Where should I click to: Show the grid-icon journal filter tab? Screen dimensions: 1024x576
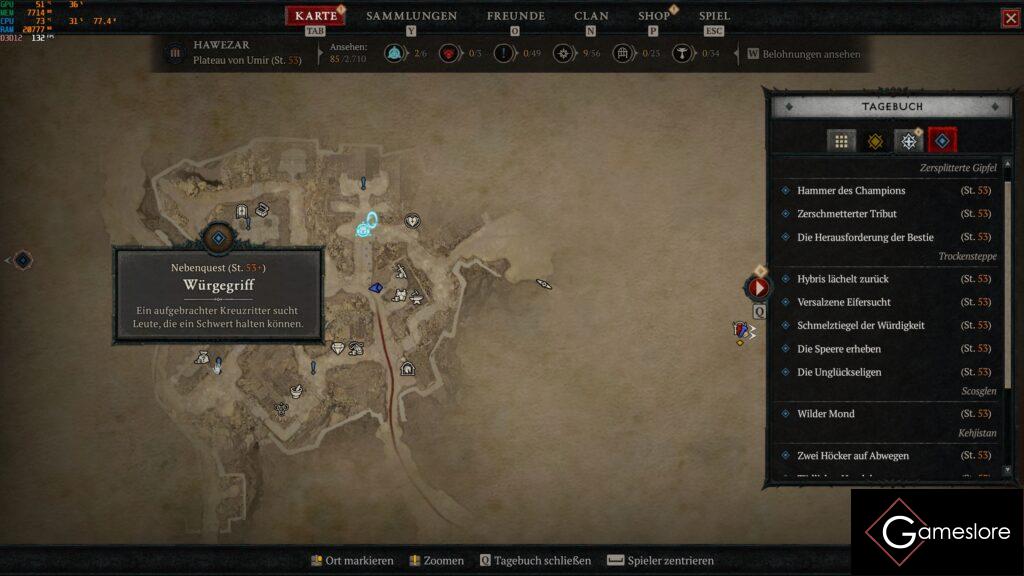coord(841,142)
